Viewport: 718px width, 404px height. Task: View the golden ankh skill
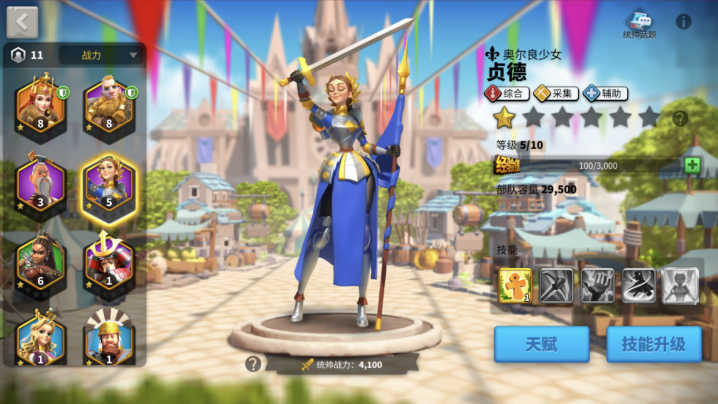[x=515, y=286]
